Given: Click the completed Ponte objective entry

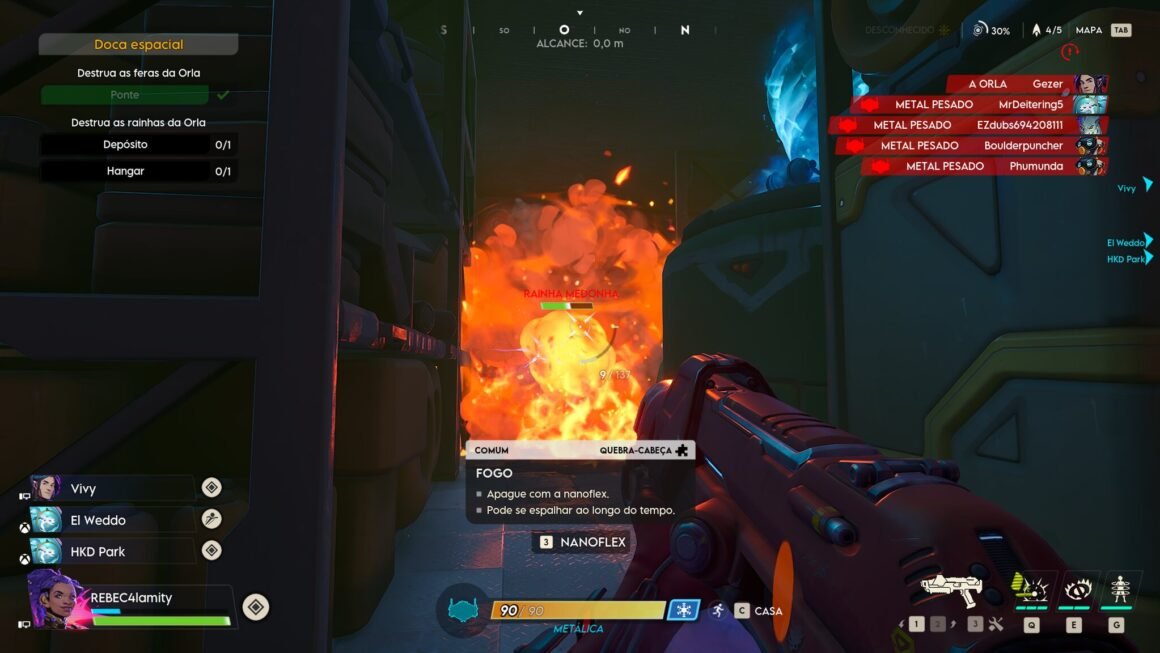Looking at the screenshot, I should point(125,95).
